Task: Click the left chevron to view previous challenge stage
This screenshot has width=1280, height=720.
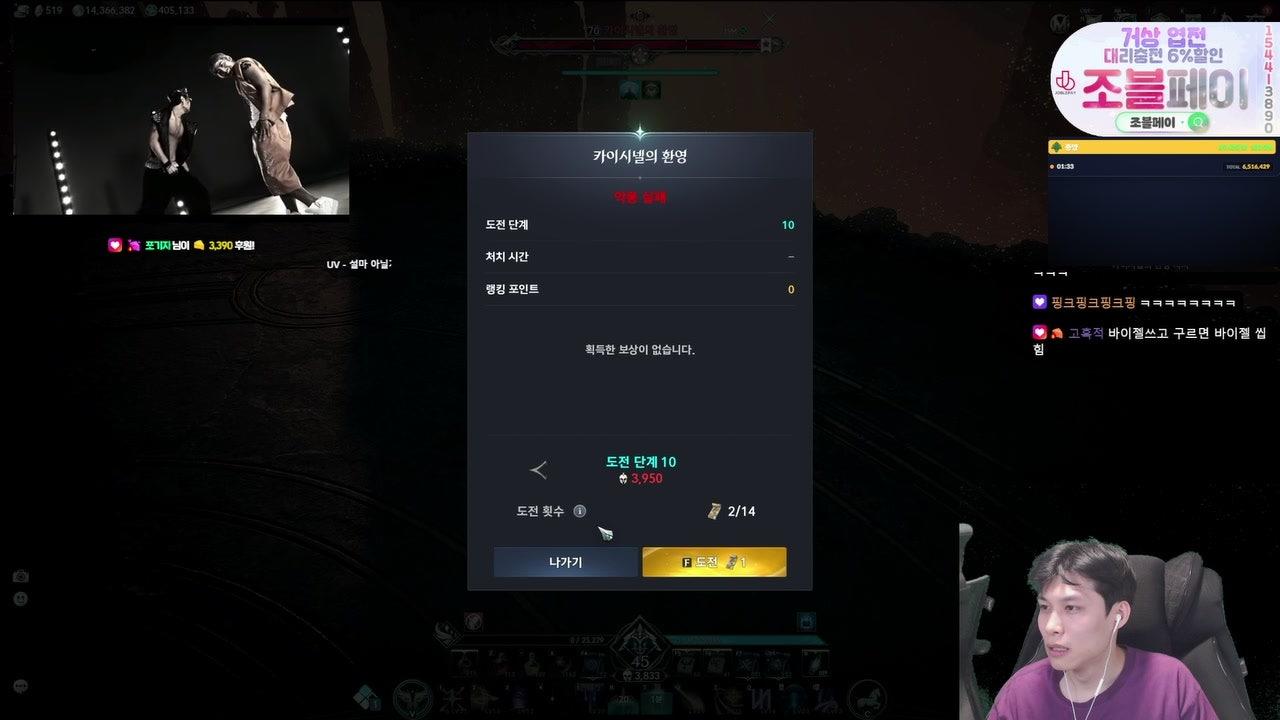Action: click(540, 468)
